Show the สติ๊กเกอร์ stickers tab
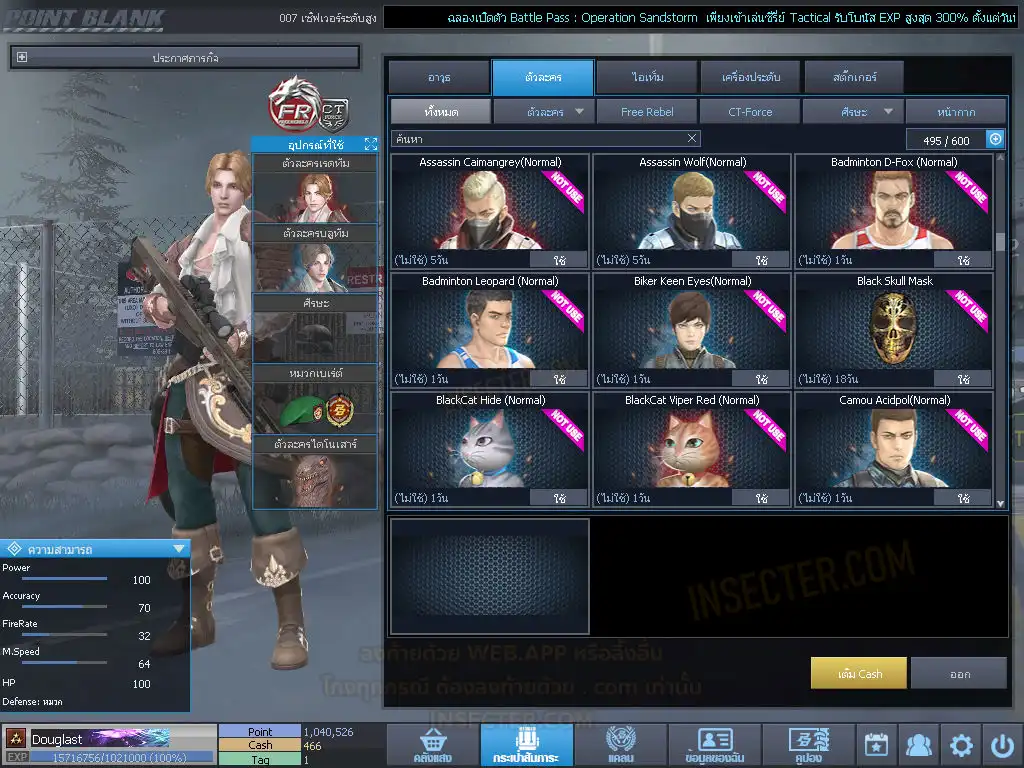Image resolution: width=1024 pixels, height=768 pixels. pyautogui.click(x=853, y=77)
